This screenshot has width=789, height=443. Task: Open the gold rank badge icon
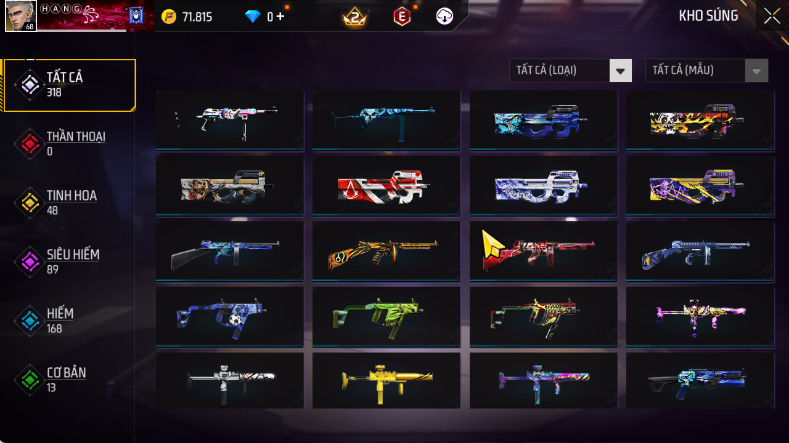coord(353,17)
